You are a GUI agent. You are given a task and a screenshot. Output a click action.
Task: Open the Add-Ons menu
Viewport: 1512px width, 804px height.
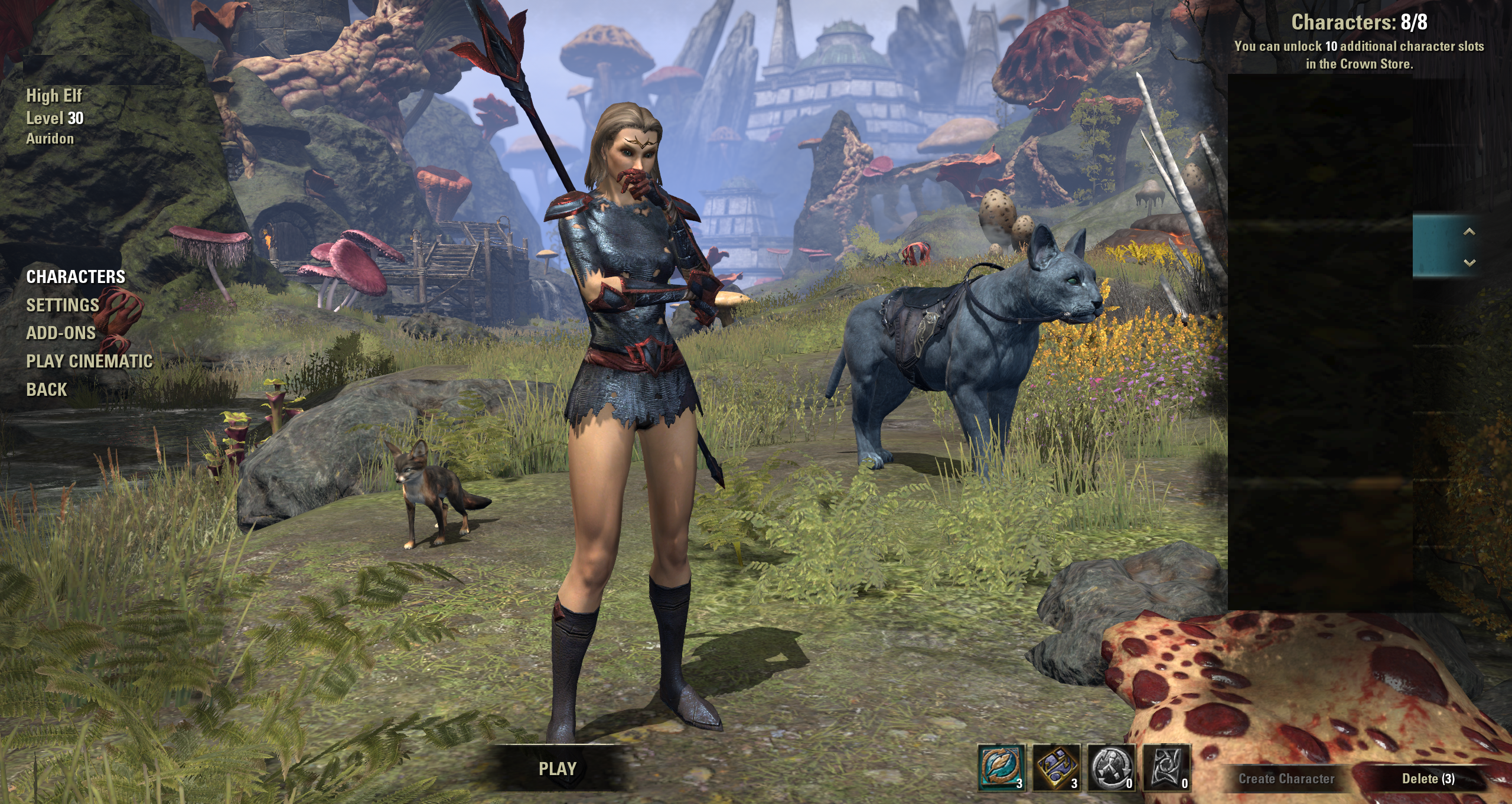pos(61,333)
